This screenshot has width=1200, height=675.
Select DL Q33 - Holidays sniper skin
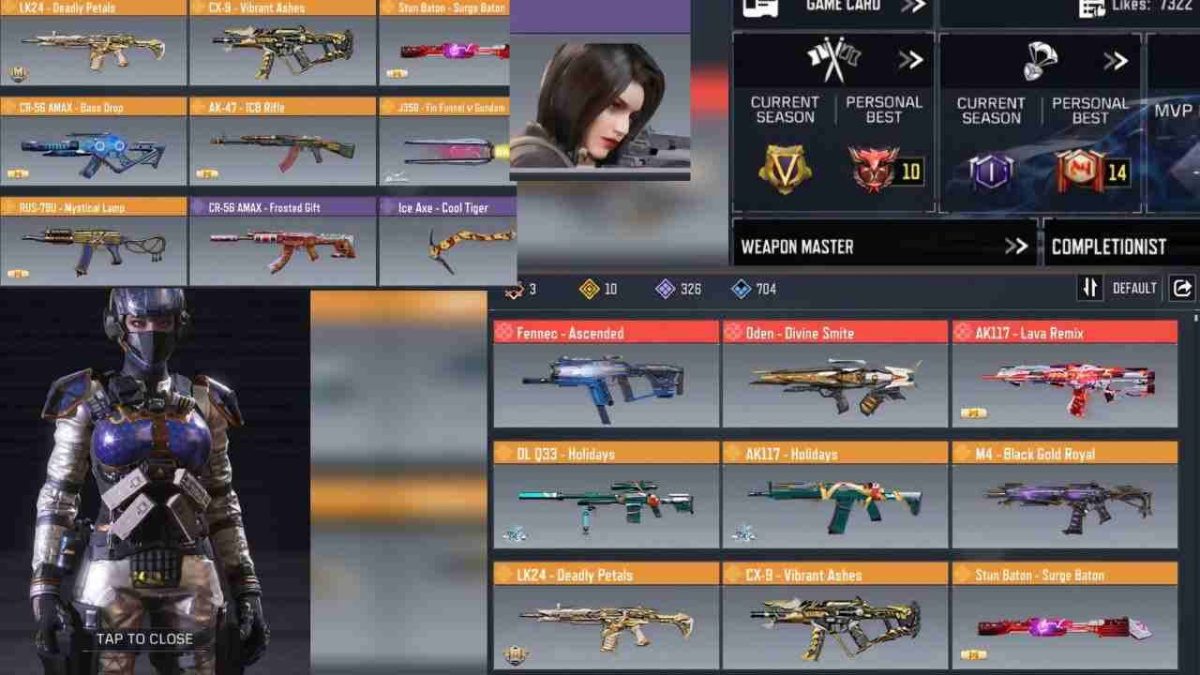tap(605, 496)
